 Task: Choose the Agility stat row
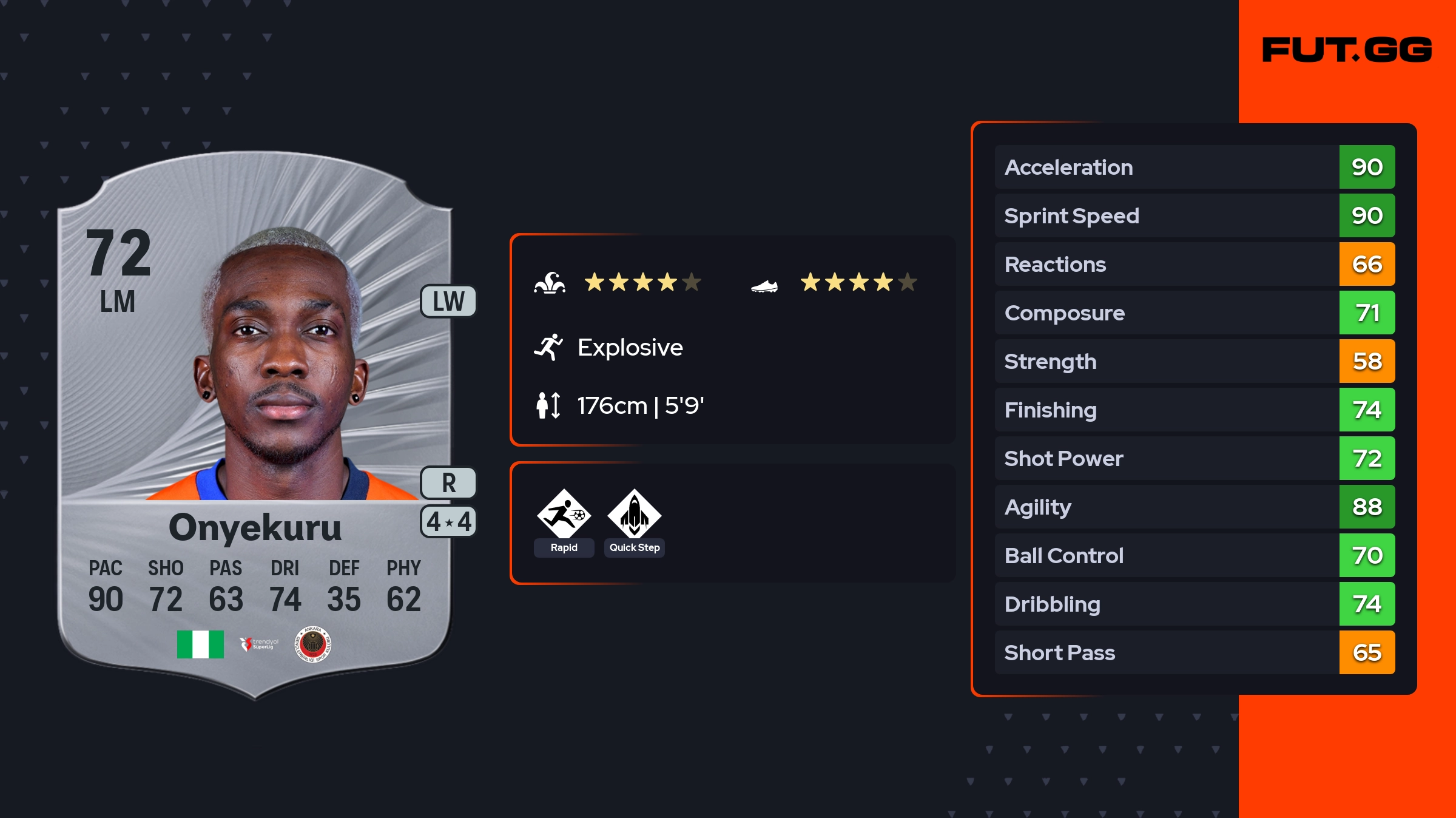coord(1194,507)
